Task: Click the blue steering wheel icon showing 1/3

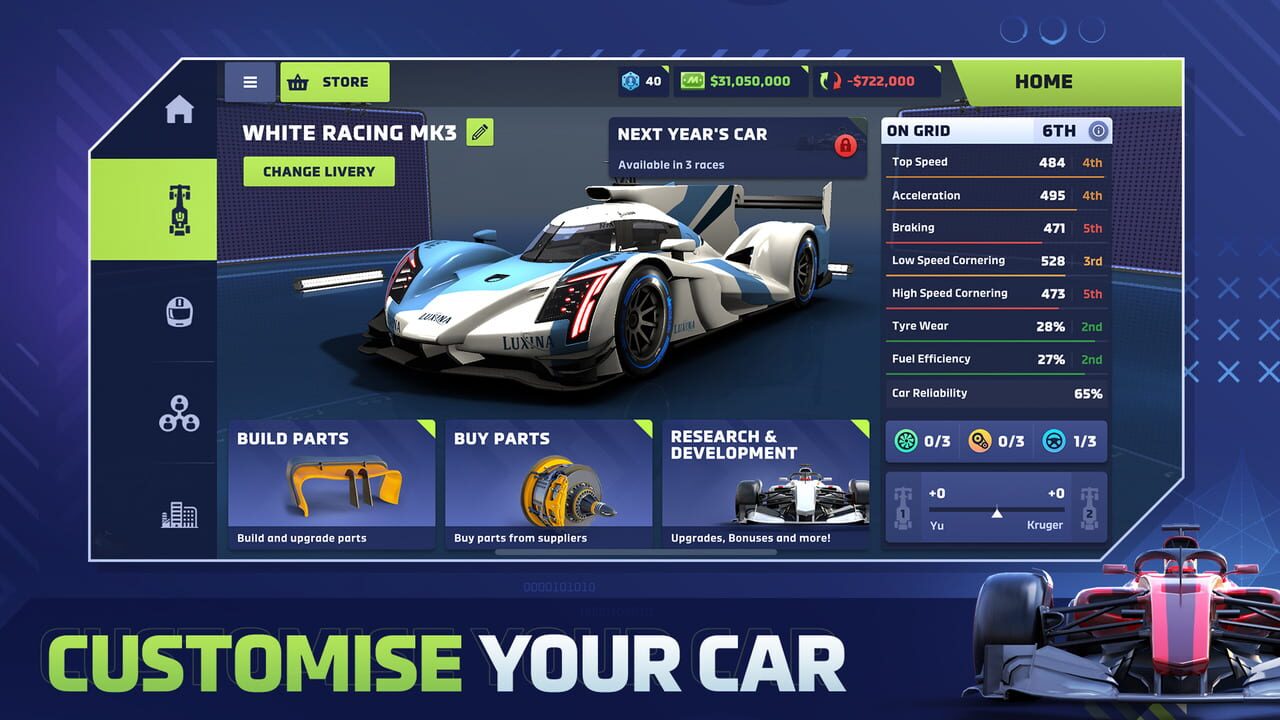Action: pyautogui.click(x=1052, y=441)
